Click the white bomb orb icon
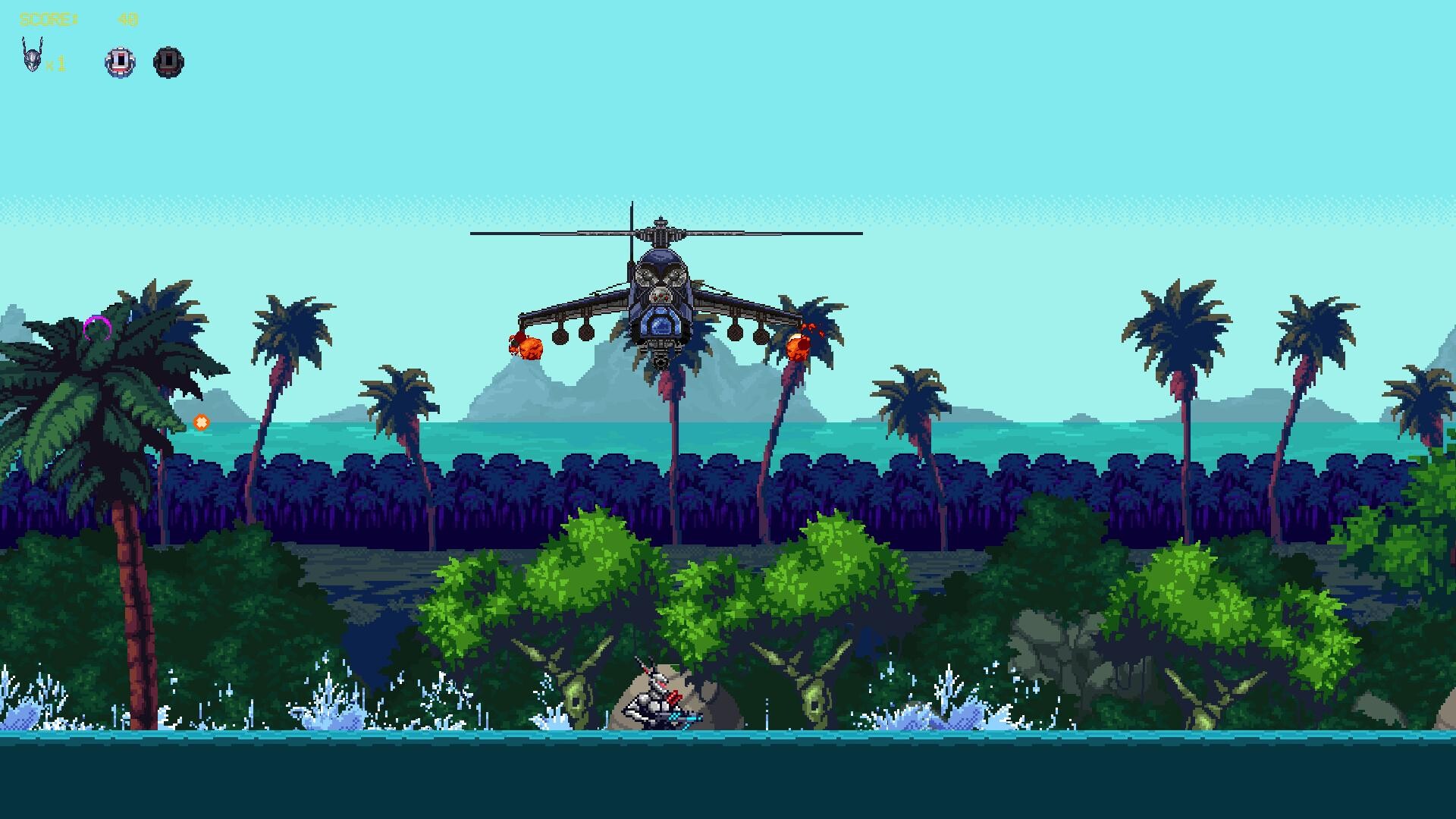Screen dimensions: 1456x819 pos(119,62)
